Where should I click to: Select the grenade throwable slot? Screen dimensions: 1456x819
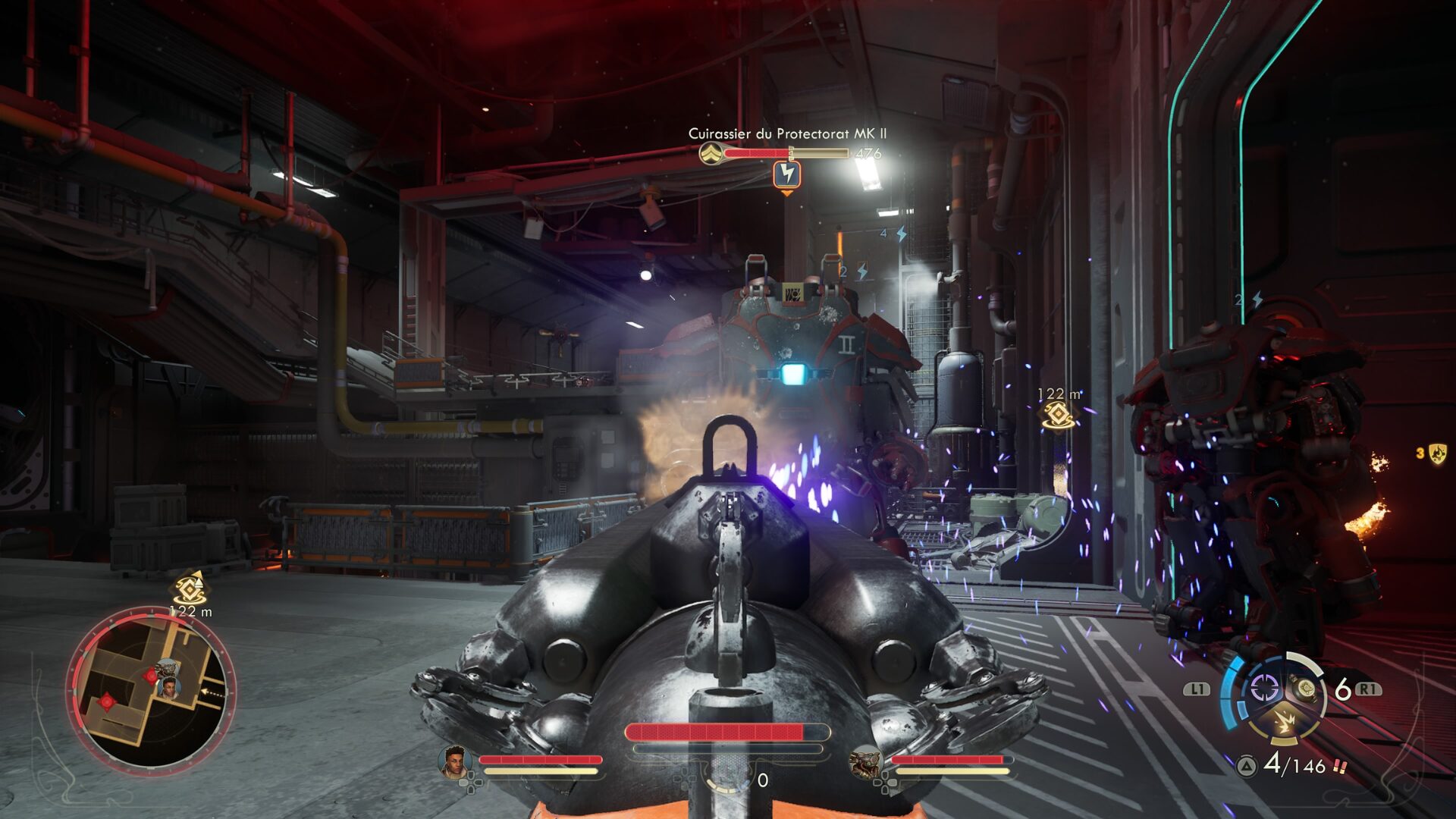tap(1304, 689)
